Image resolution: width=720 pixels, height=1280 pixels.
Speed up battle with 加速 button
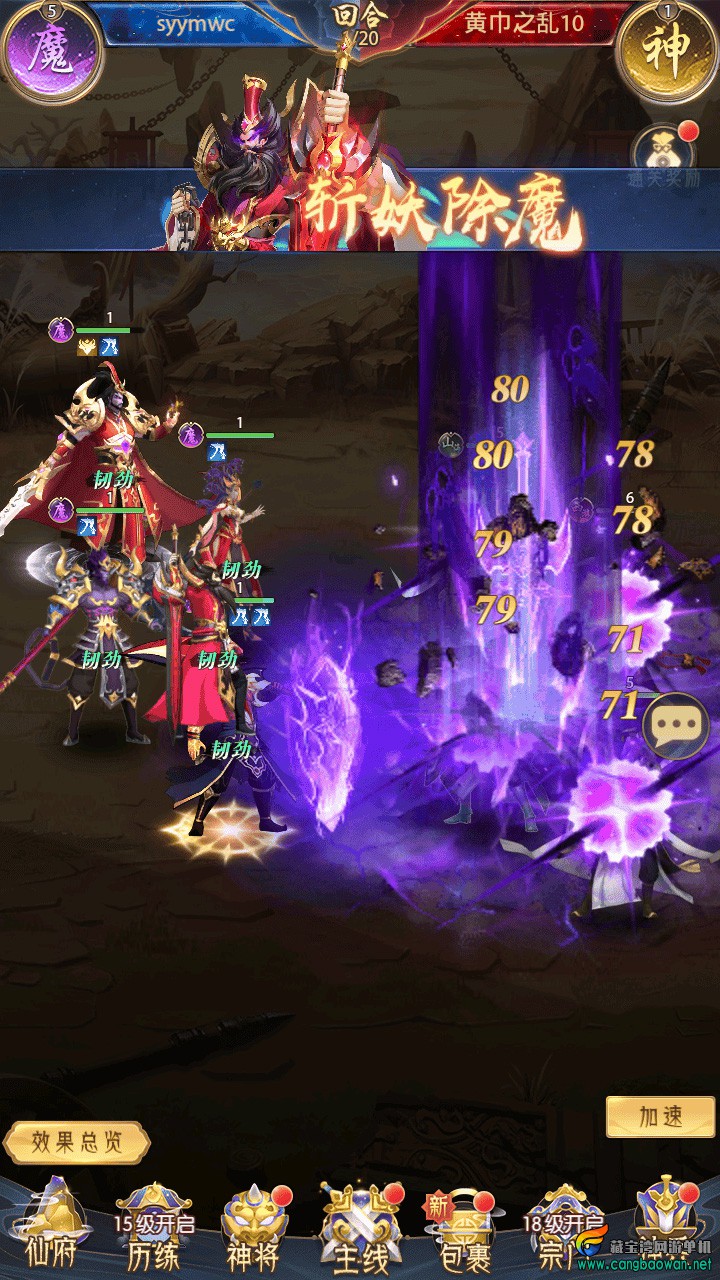point(661,1117)
